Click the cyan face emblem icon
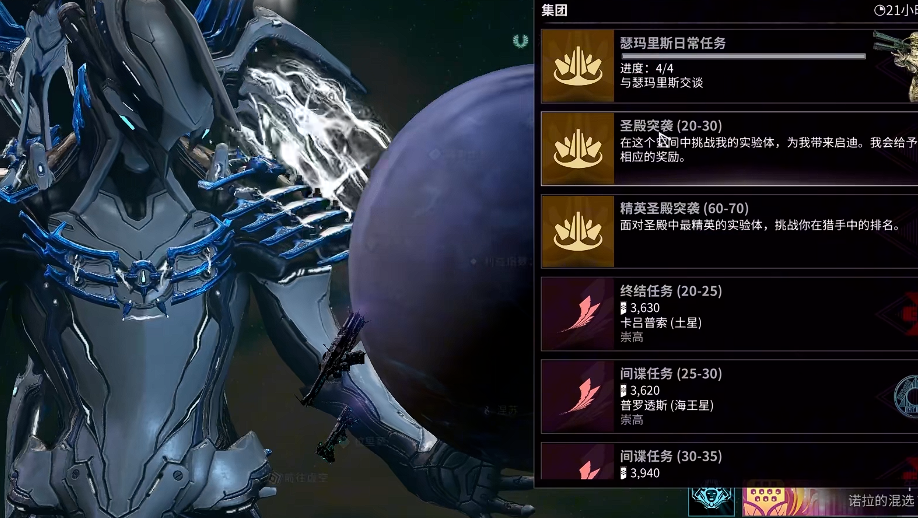Screen dimensions: 918x518 712,499
